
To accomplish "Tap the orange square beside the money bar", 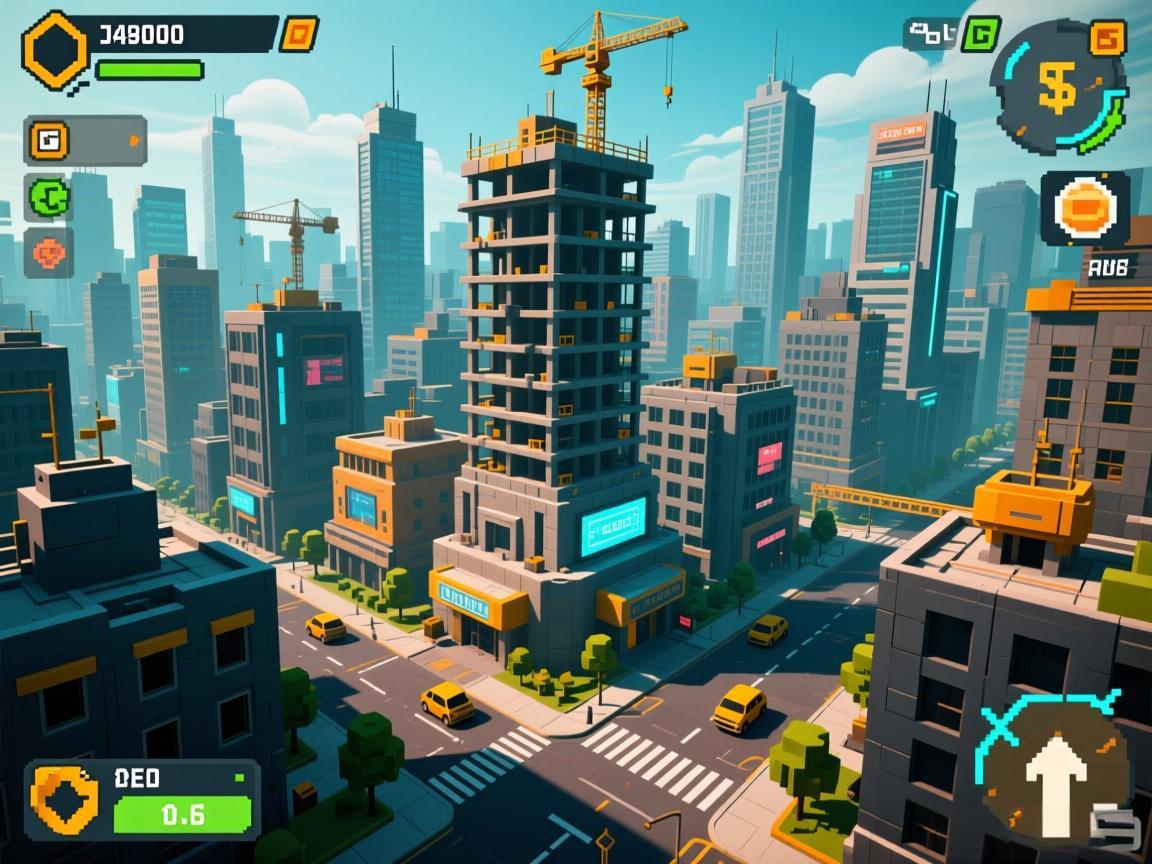I will [x=298, y=34].
